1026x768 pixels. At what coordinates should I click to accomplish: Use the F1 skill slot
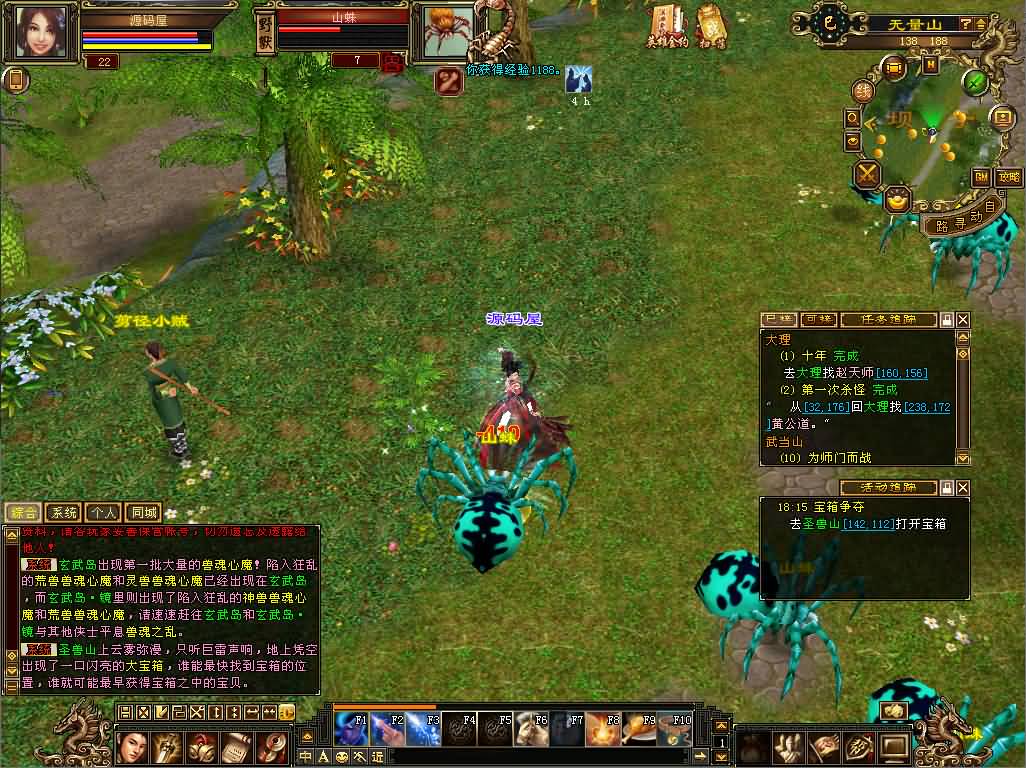point(350,728)
